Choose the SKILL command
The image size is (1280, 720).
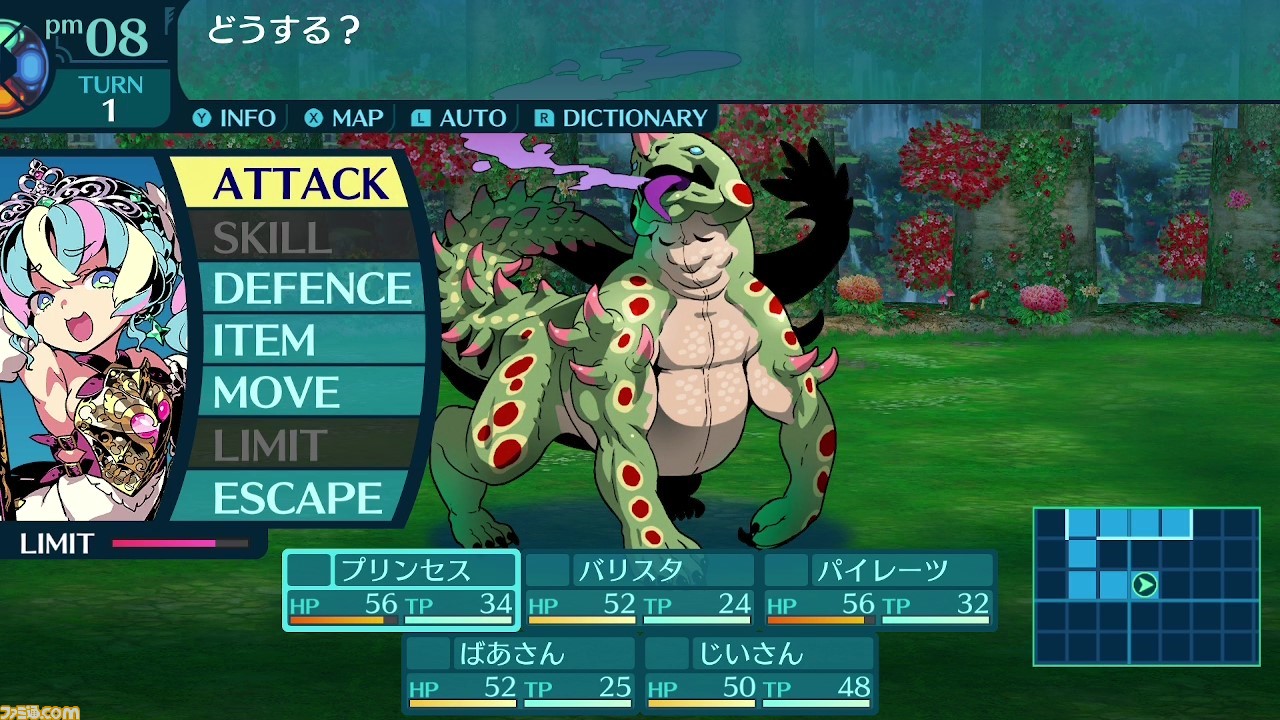(300, 237)
